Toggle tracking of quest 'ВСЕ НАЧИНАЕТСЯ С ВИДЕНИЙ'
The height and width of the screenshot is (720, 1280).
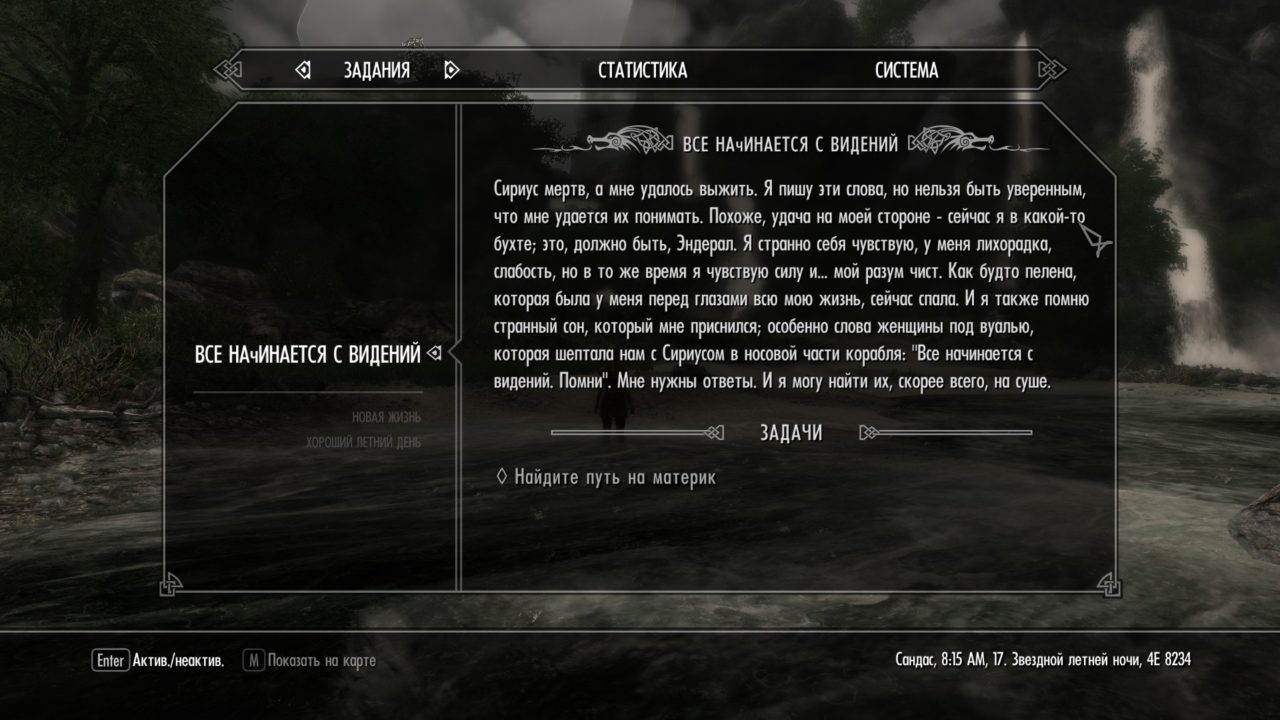point(310,352)
